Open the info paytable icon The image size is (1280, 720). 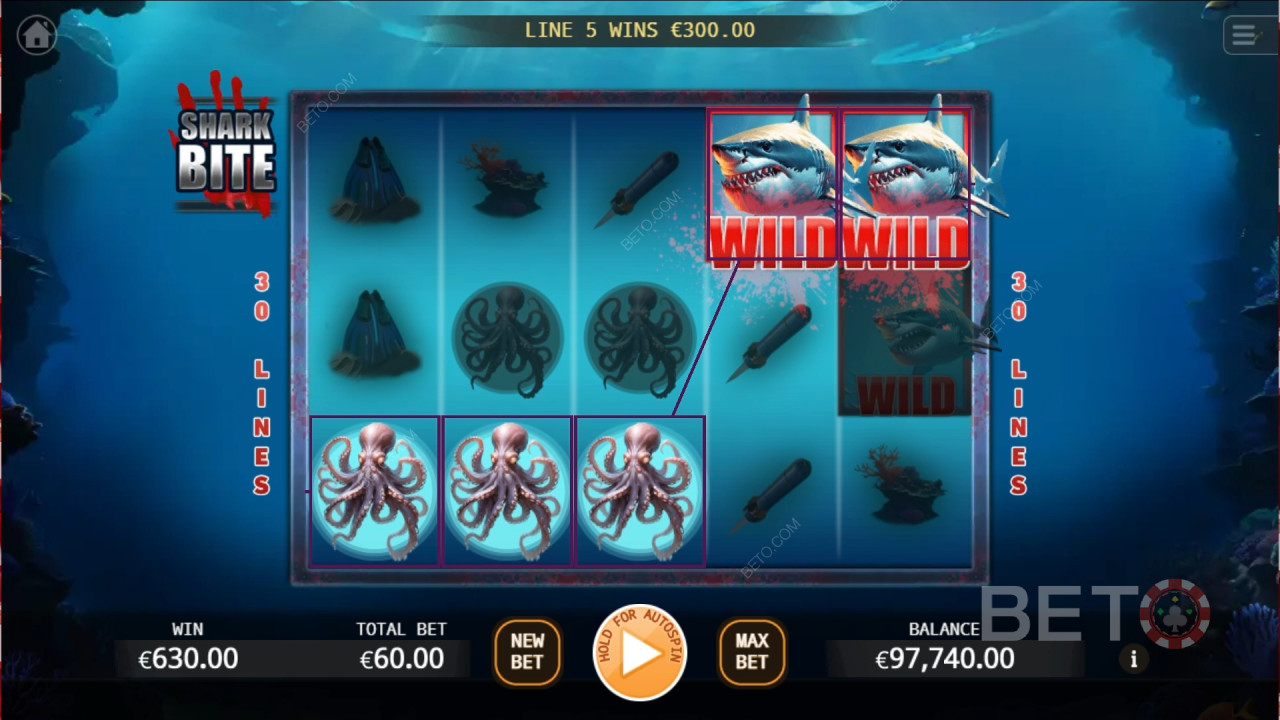click(x=1133, y=659)
